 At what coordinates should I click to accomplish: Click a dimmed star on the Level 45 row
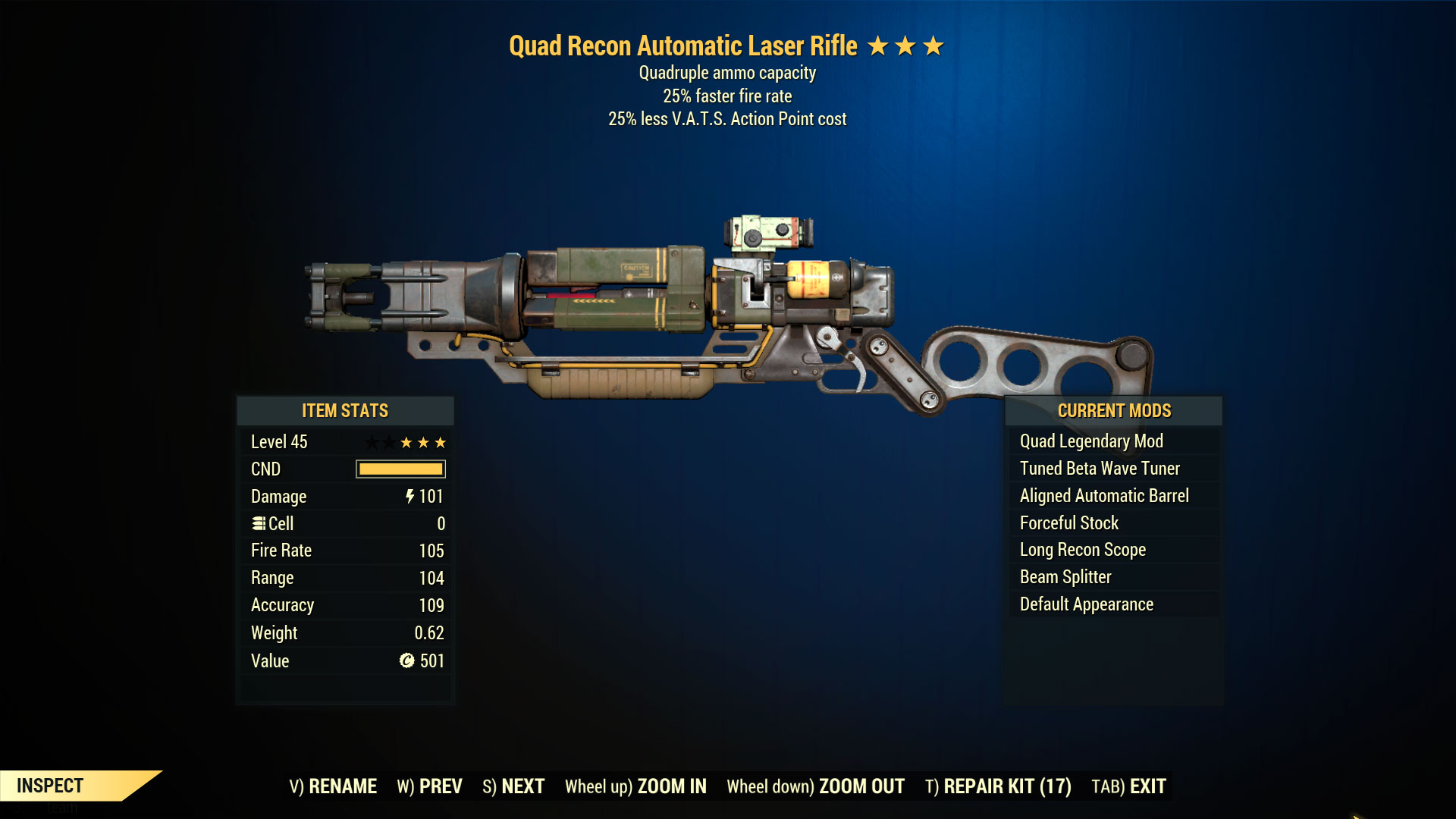click(x=369, y=441)
